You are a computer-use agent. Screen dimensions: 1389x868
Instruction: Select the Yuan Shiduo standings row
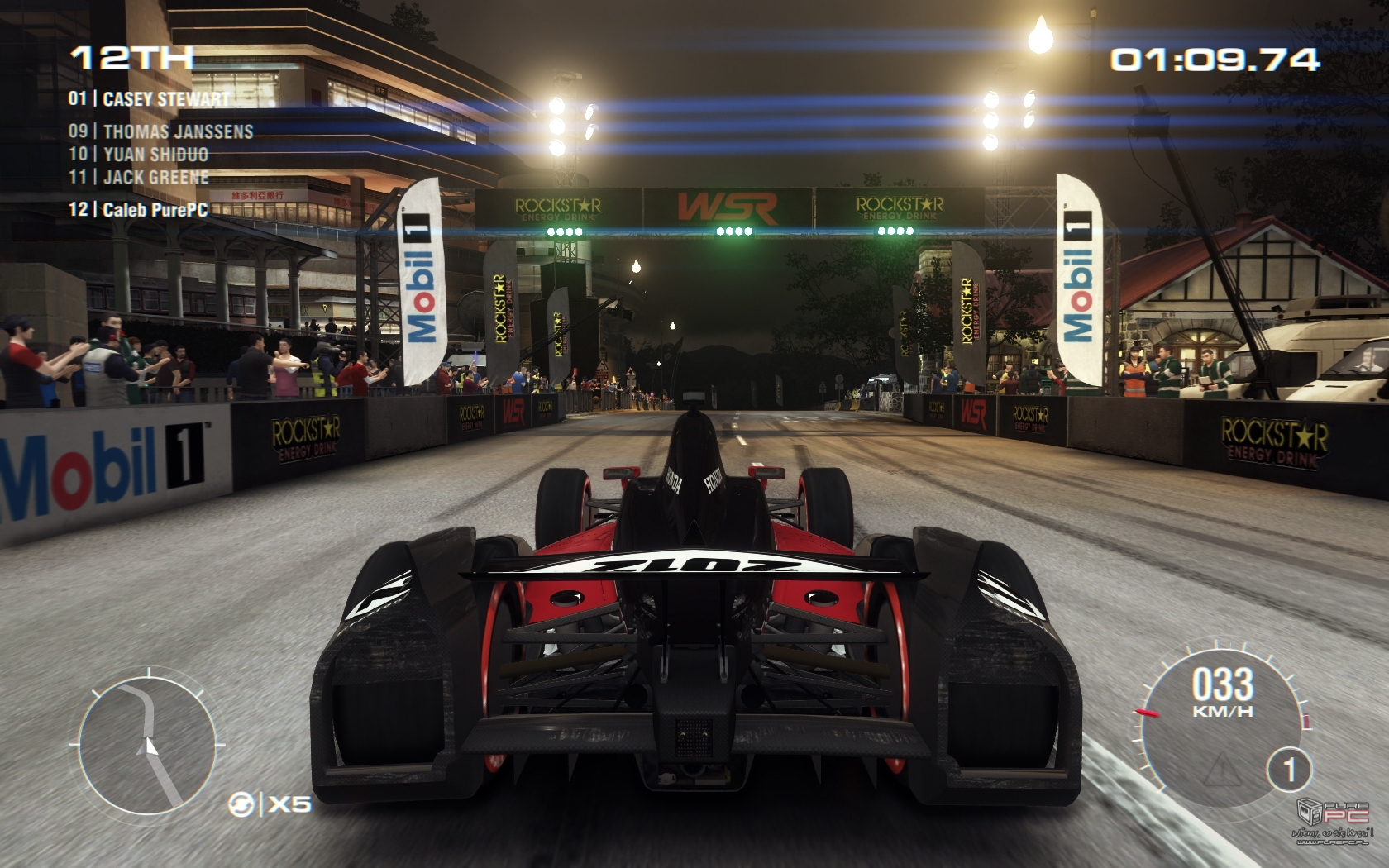pos(138,154)
